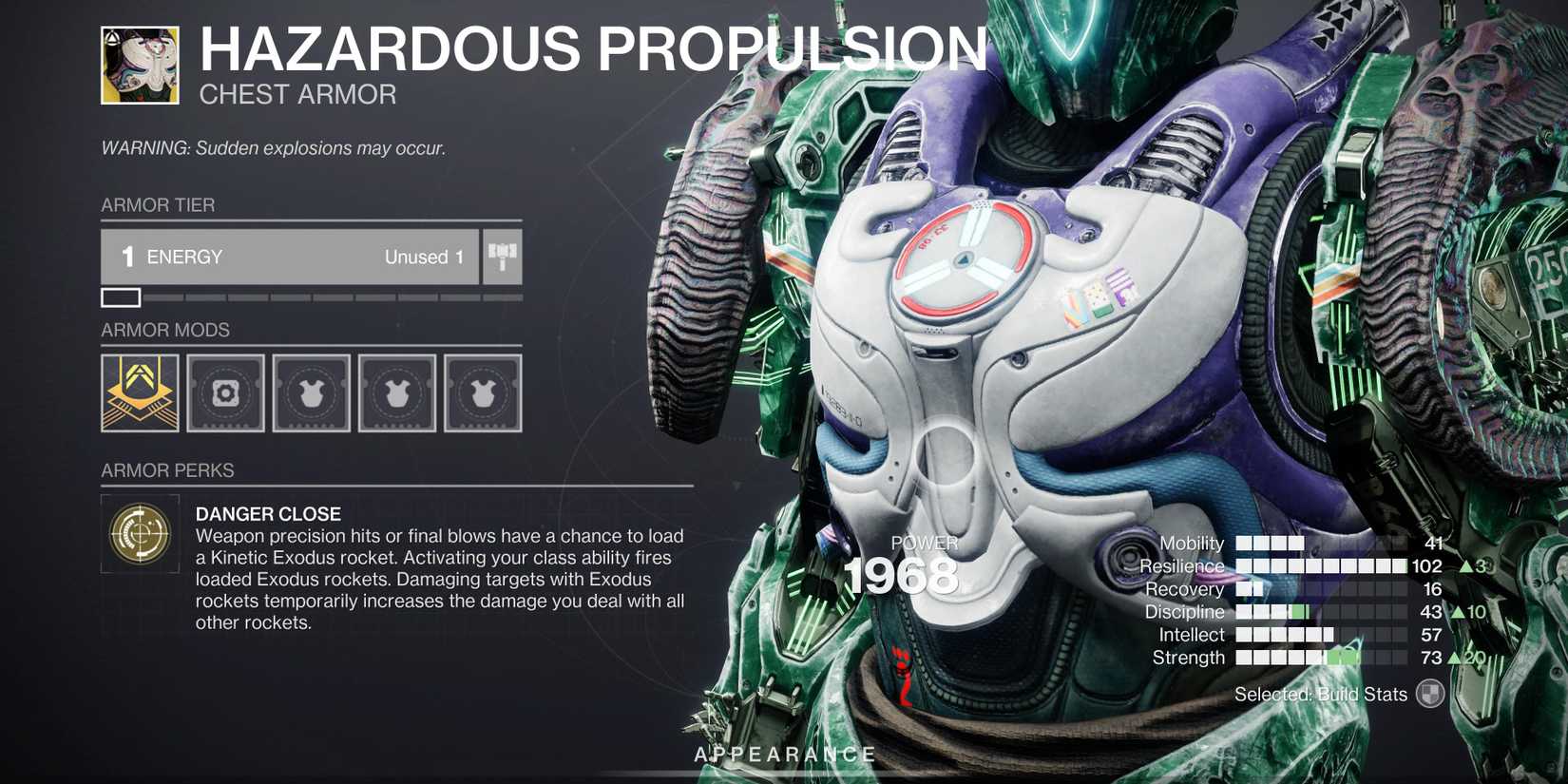Screen dimensions: 1568x784
Task: Click the Unused 1 energy label
Action: (420, 257)
